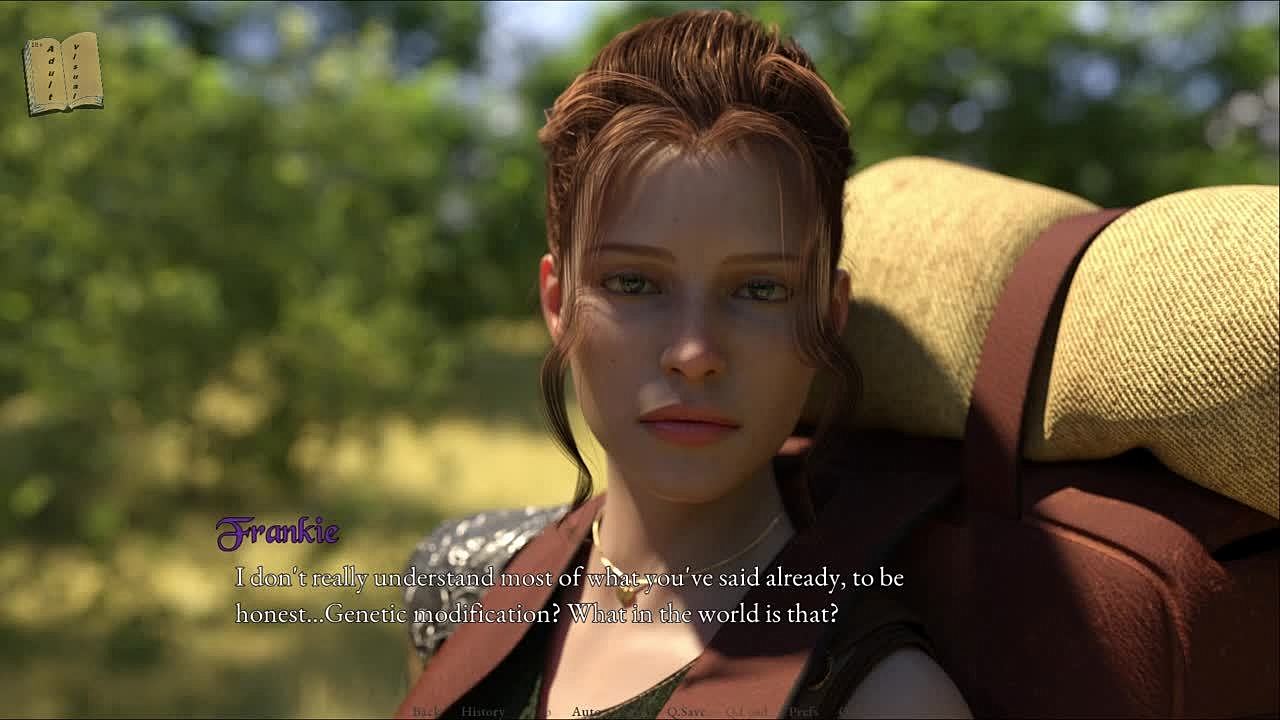Viewport: 1280px width, 720px height.
Task: Open the dialogue History log
Action: coord(483,711)
